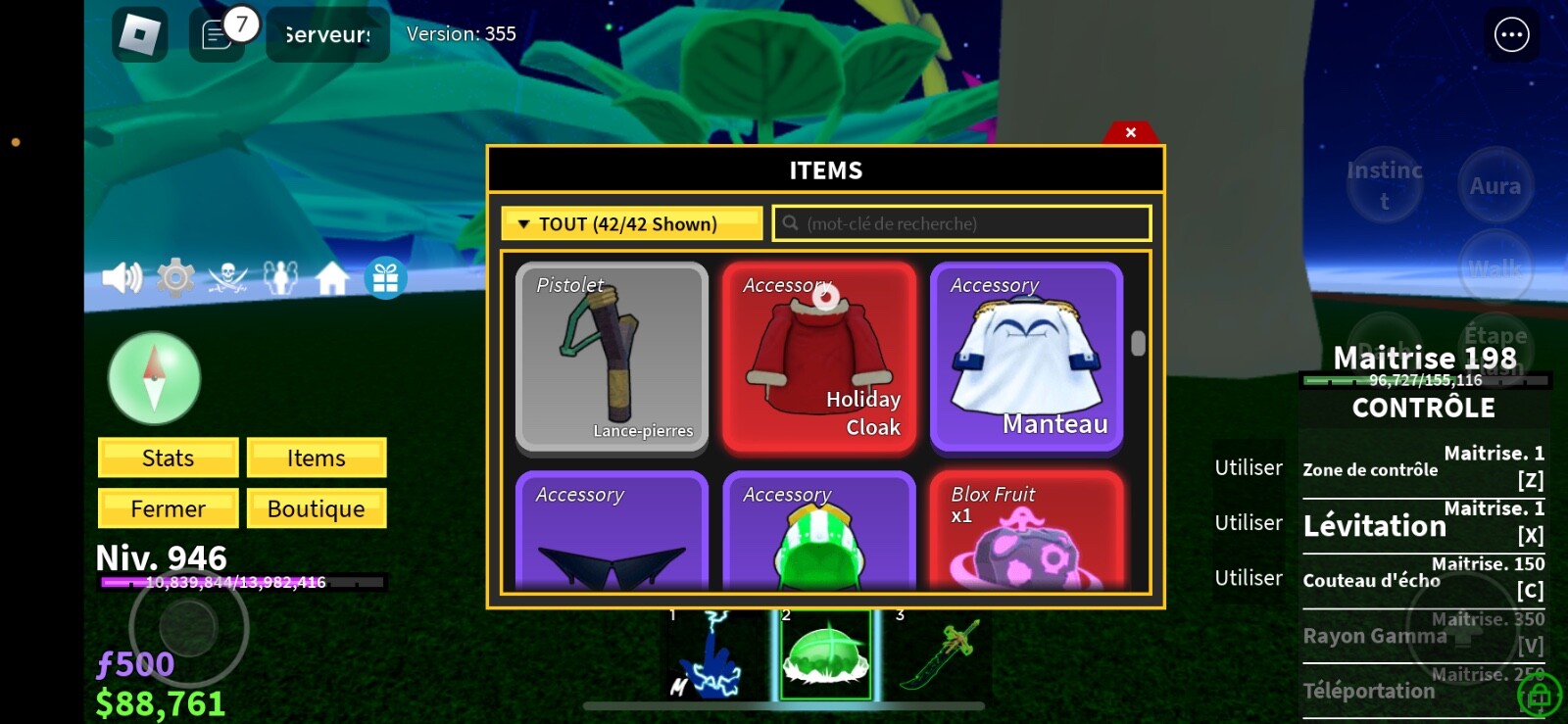Click the green compass navigation button
The width and height of the screenshot is (1568, 724).
153,378
